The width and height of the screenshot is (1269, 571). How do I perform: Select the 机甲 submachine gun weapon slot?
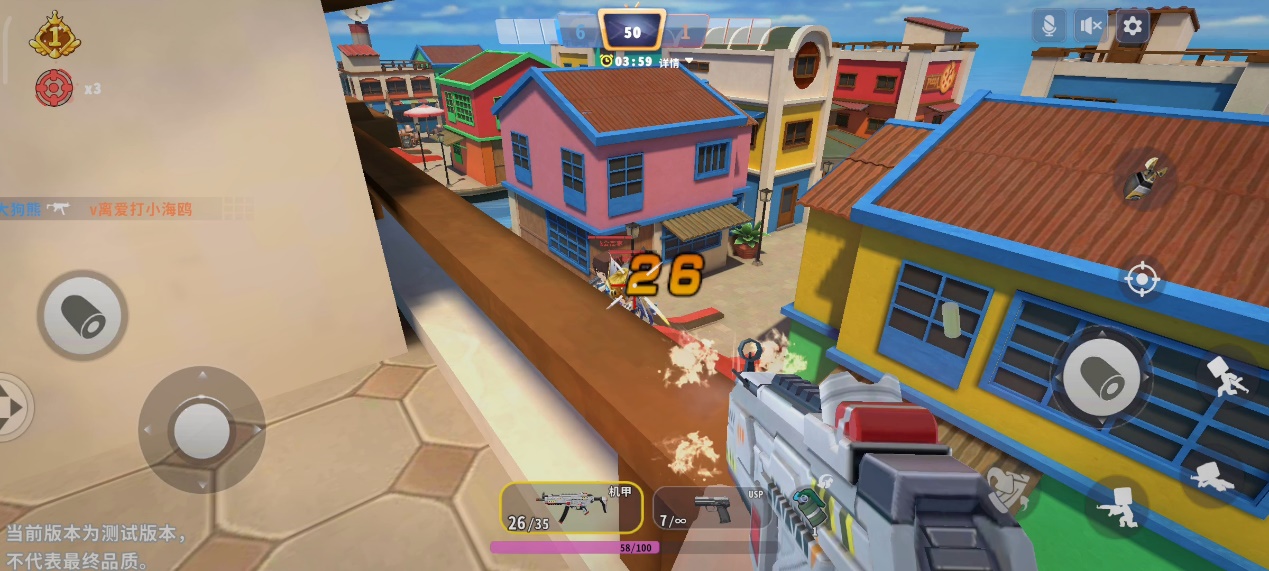coord(571,507)
